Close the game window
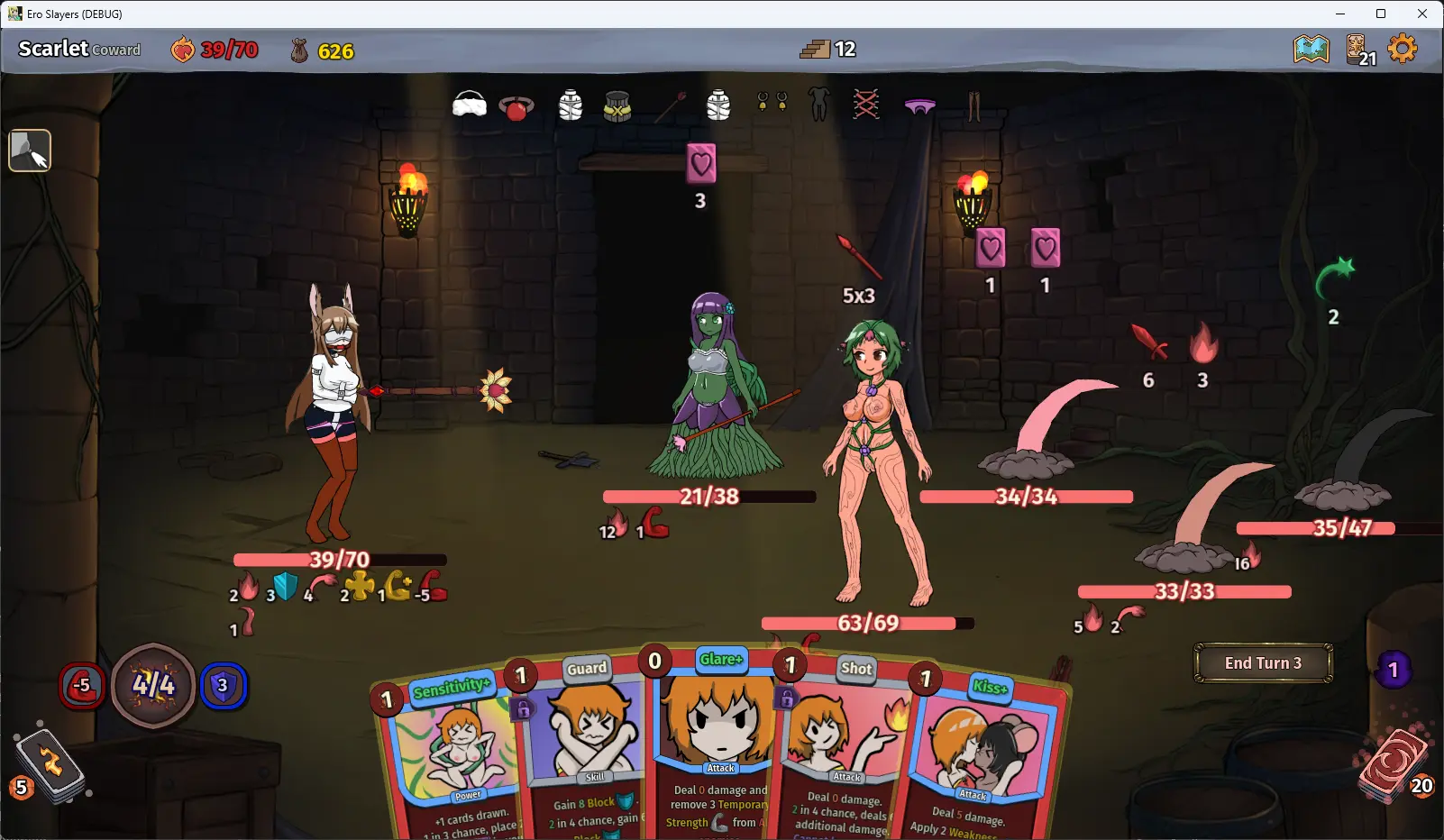Image resolution: width=1444 pixels, height=840 pixels. [1422, 14]
